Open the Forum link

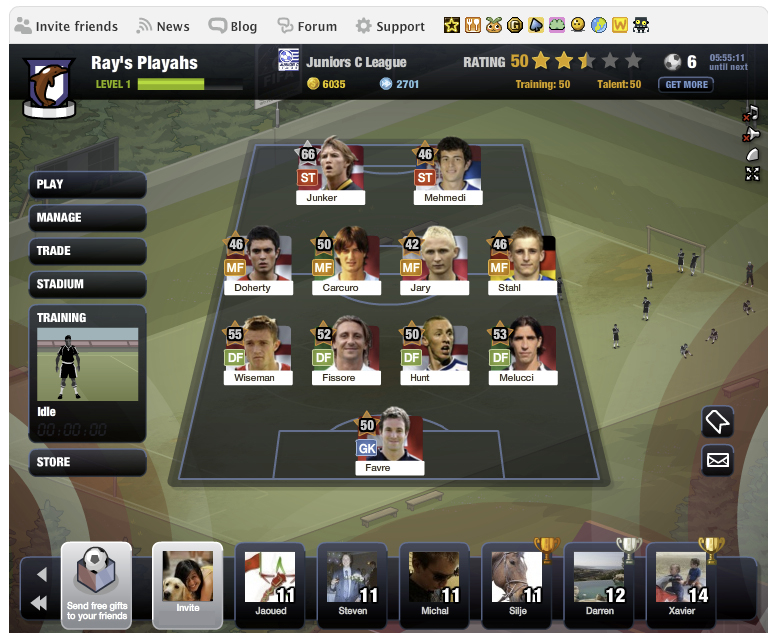pyautogui.click(x=308, y=26)
